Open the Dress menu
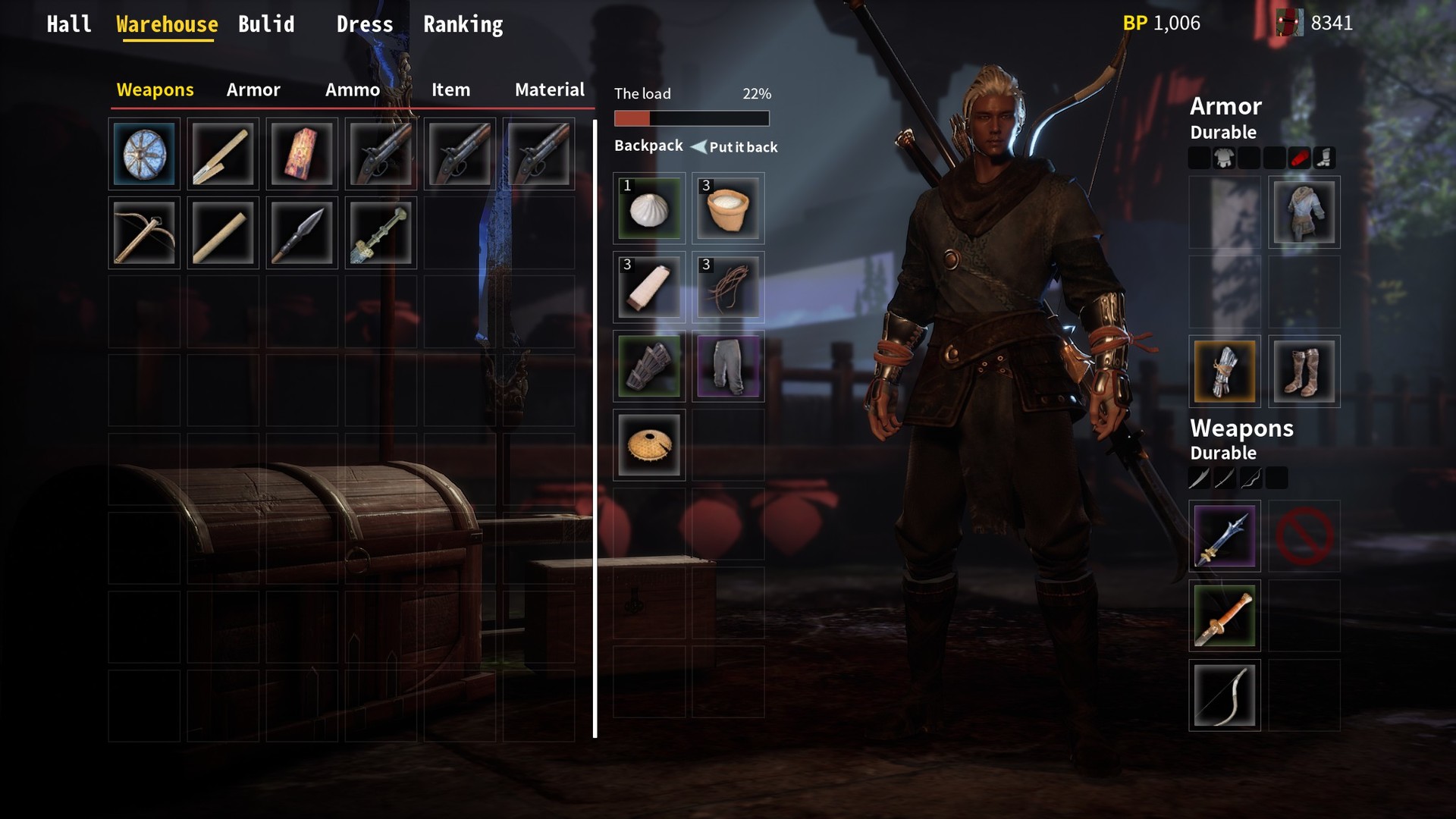 [x=365, y=24]
